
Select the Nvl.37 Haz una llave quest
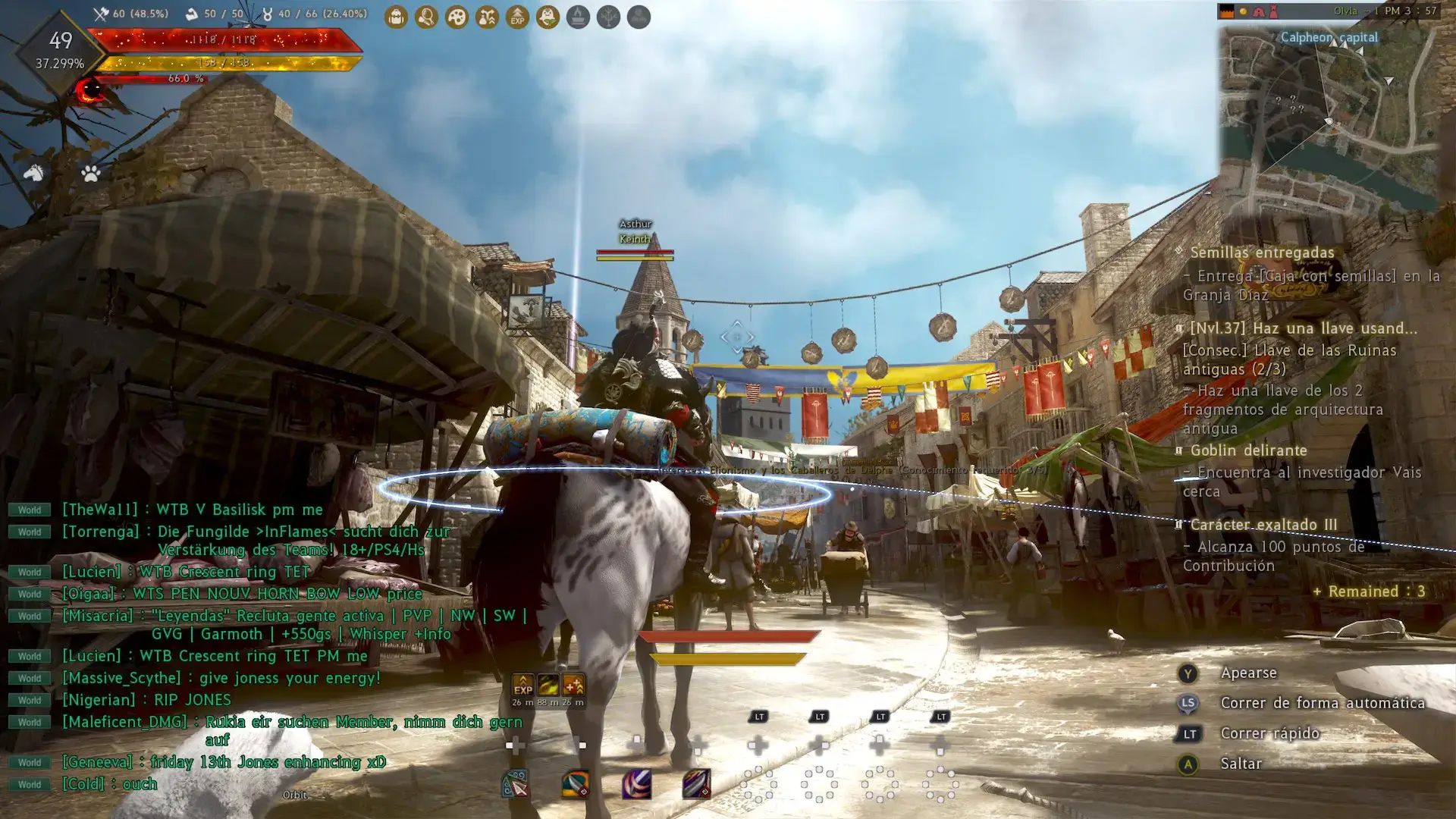(x=1303, y=328)
